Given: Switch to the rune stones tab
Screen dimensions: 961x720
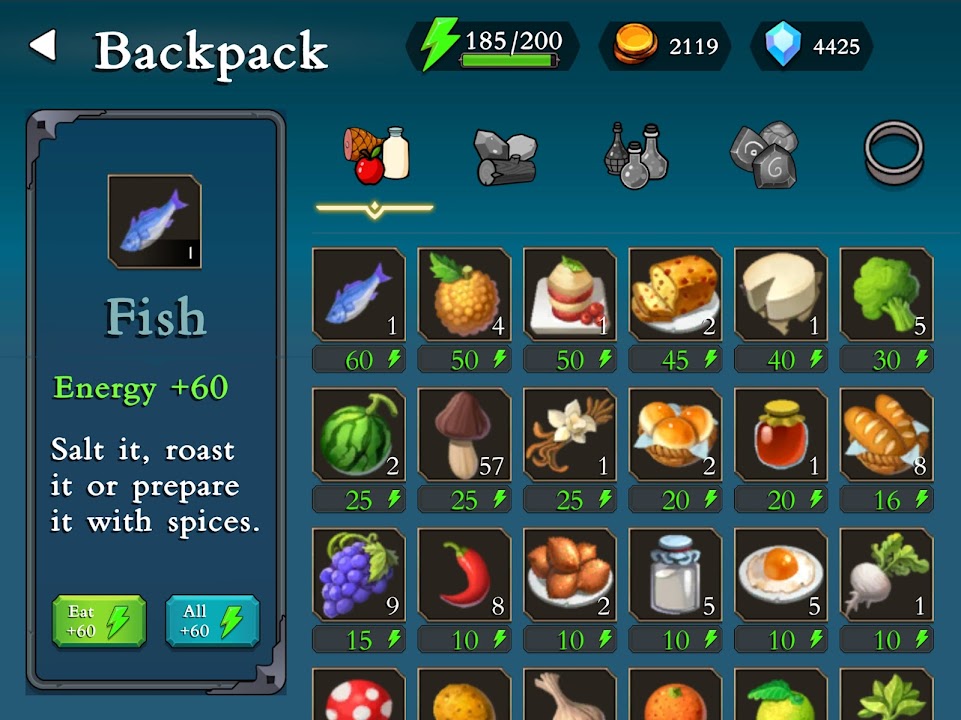Looking at the screenshot, I should coord(763,154).
